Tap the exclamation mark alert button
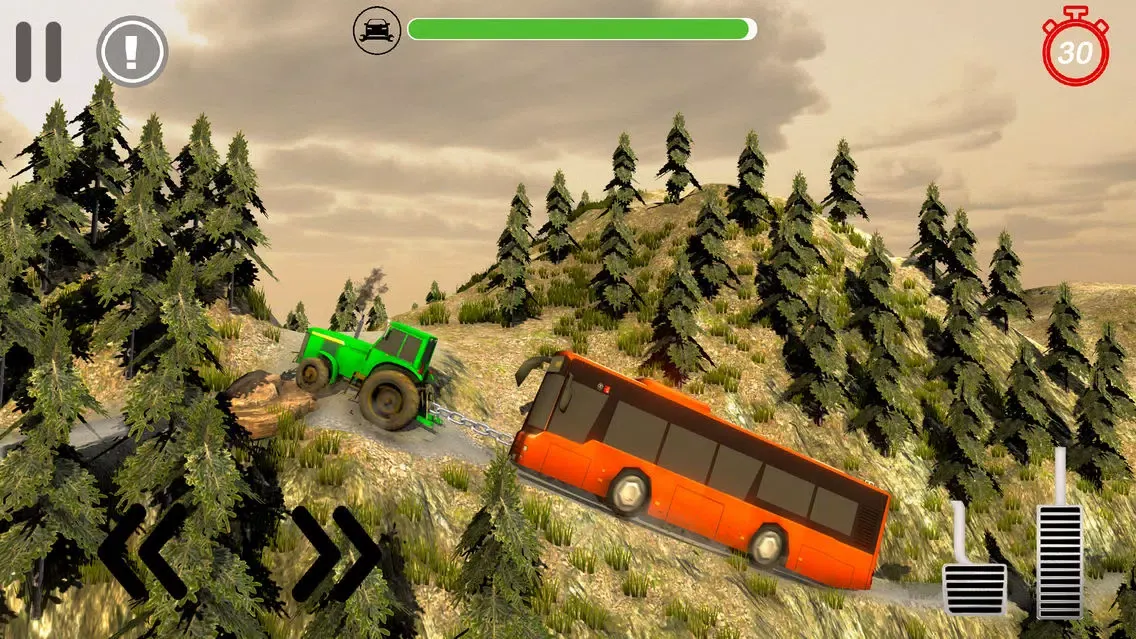This screenshot has height=639, width=1136. coord(131,52)
